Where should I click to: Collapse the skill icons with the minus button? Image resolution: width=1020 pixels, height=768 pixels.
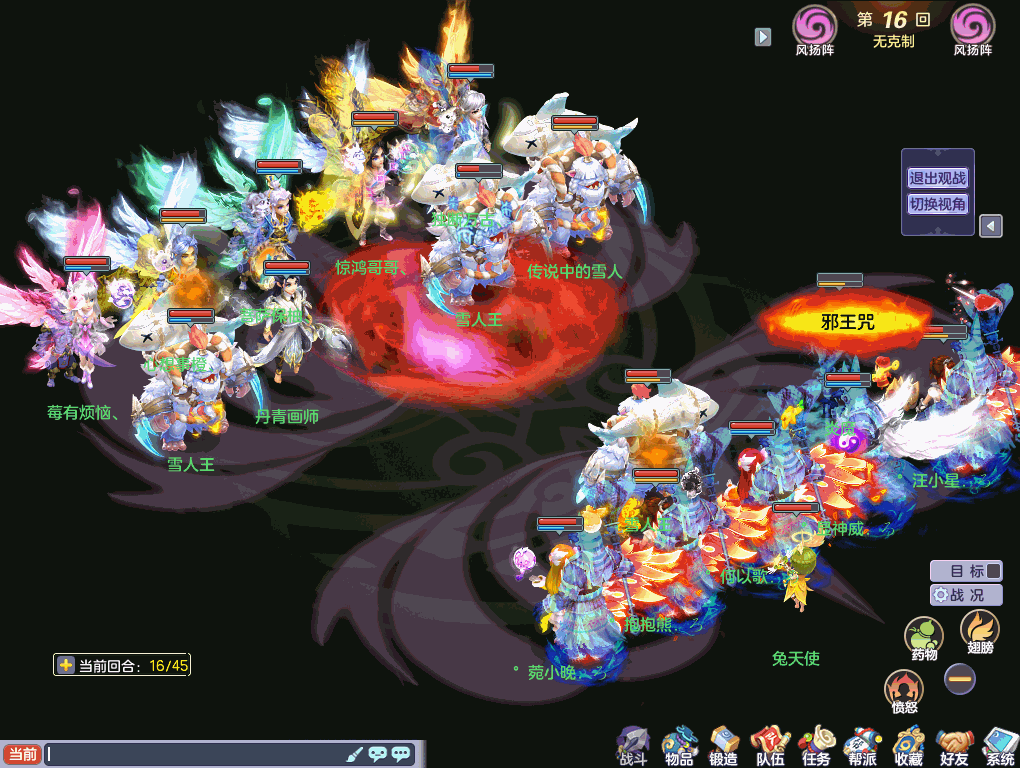pyautogui.click(x=960, y=679)
